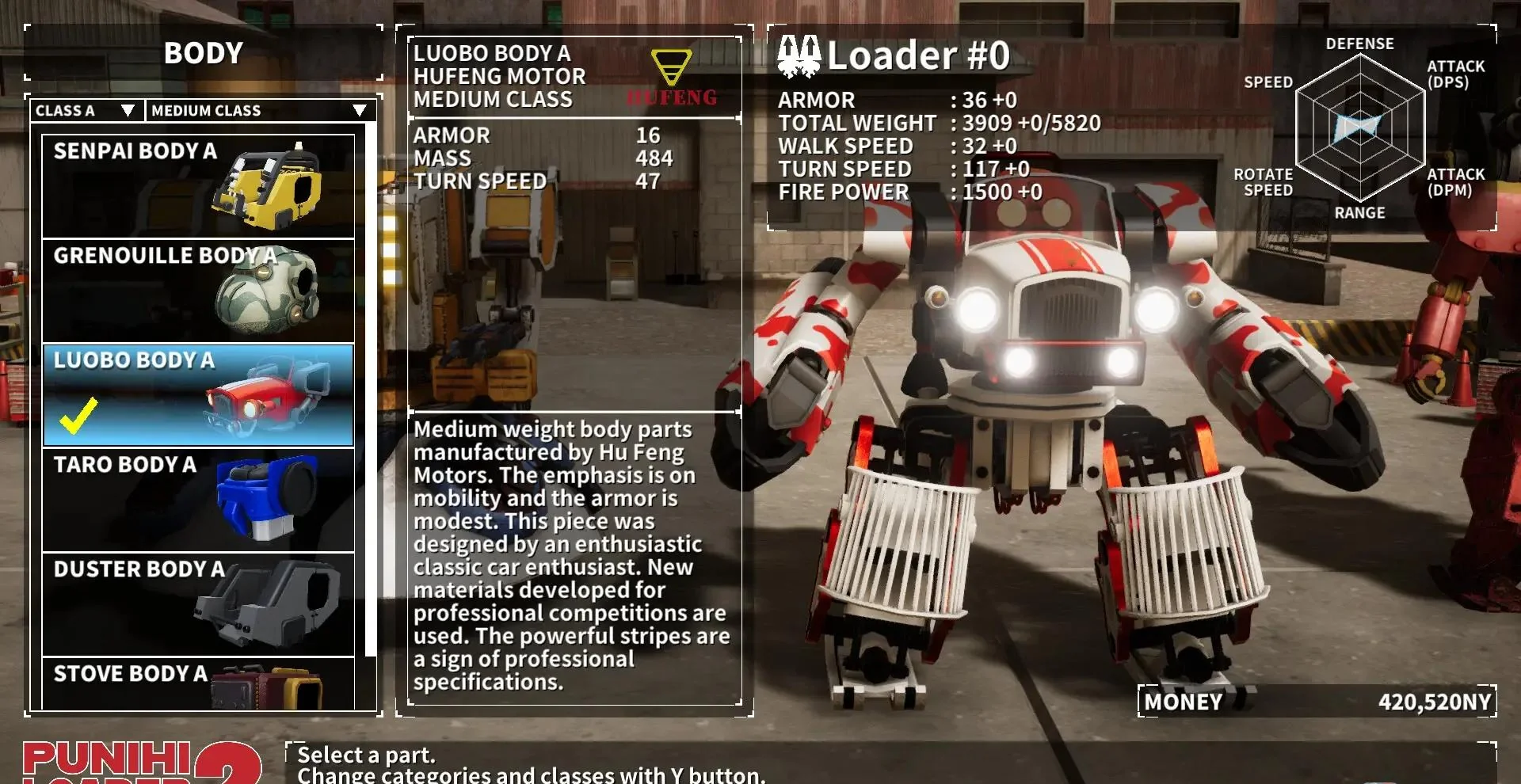Choose the Grenouille Body A part
1521x784 pixels.
pyautogui.click(x=198, y=291)
